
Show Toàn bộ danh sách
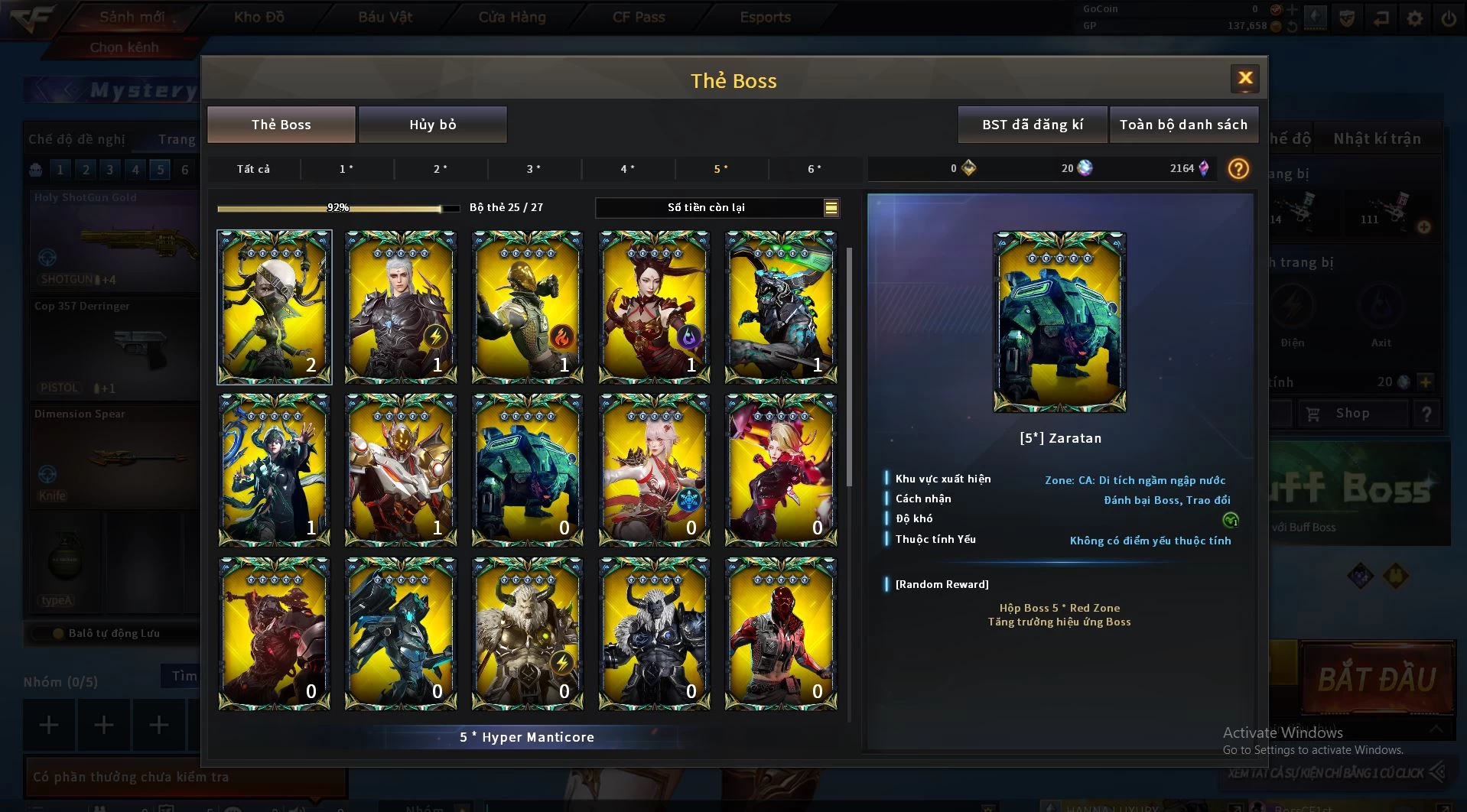(1182, 125)
